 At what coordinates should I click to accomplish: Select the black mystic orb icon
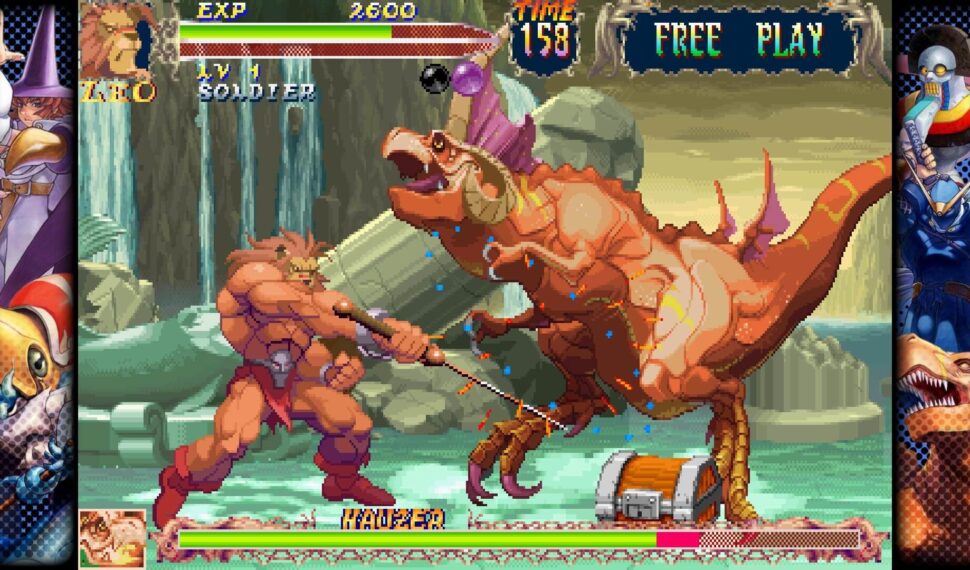[x=435, y=78]
